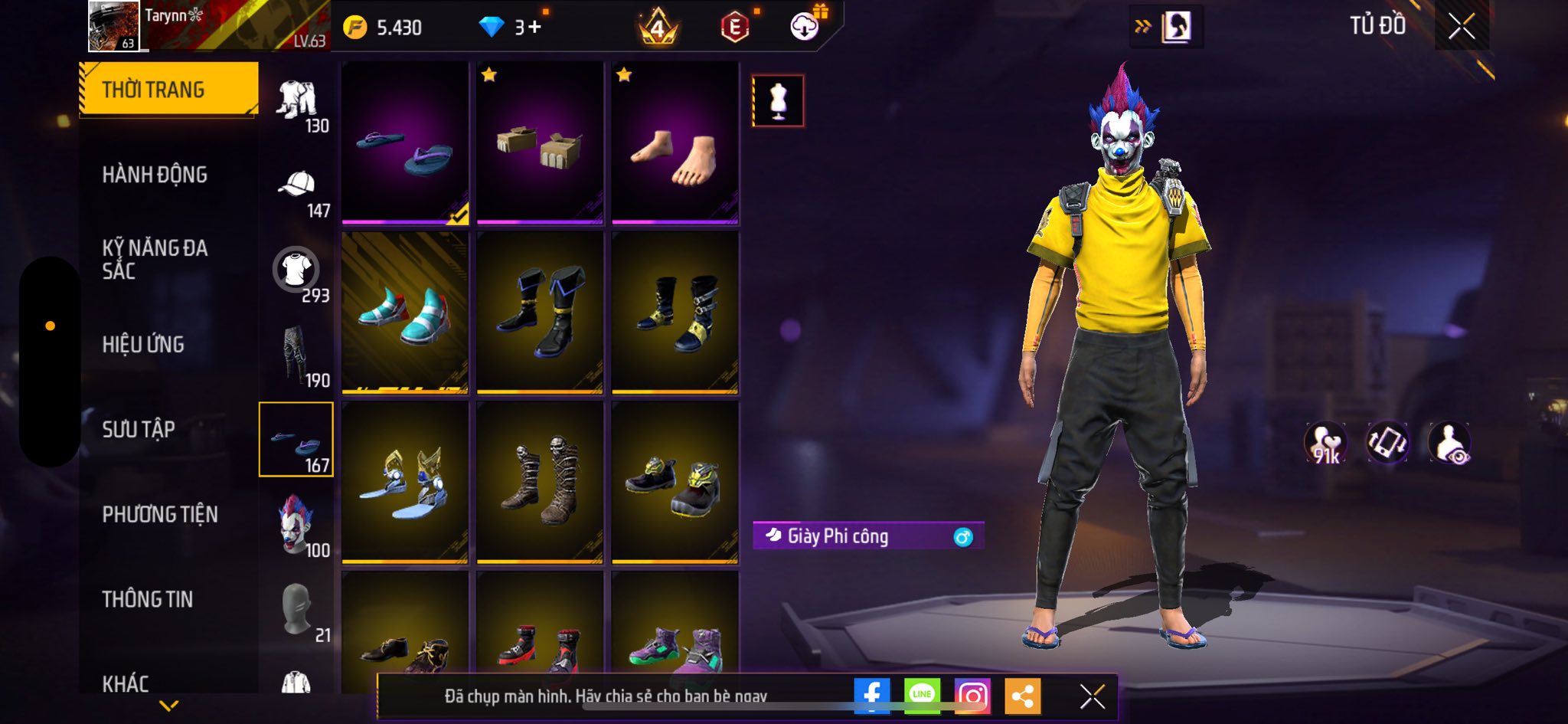
Task: Open the Hành Động menu
Action: point(155,175)
